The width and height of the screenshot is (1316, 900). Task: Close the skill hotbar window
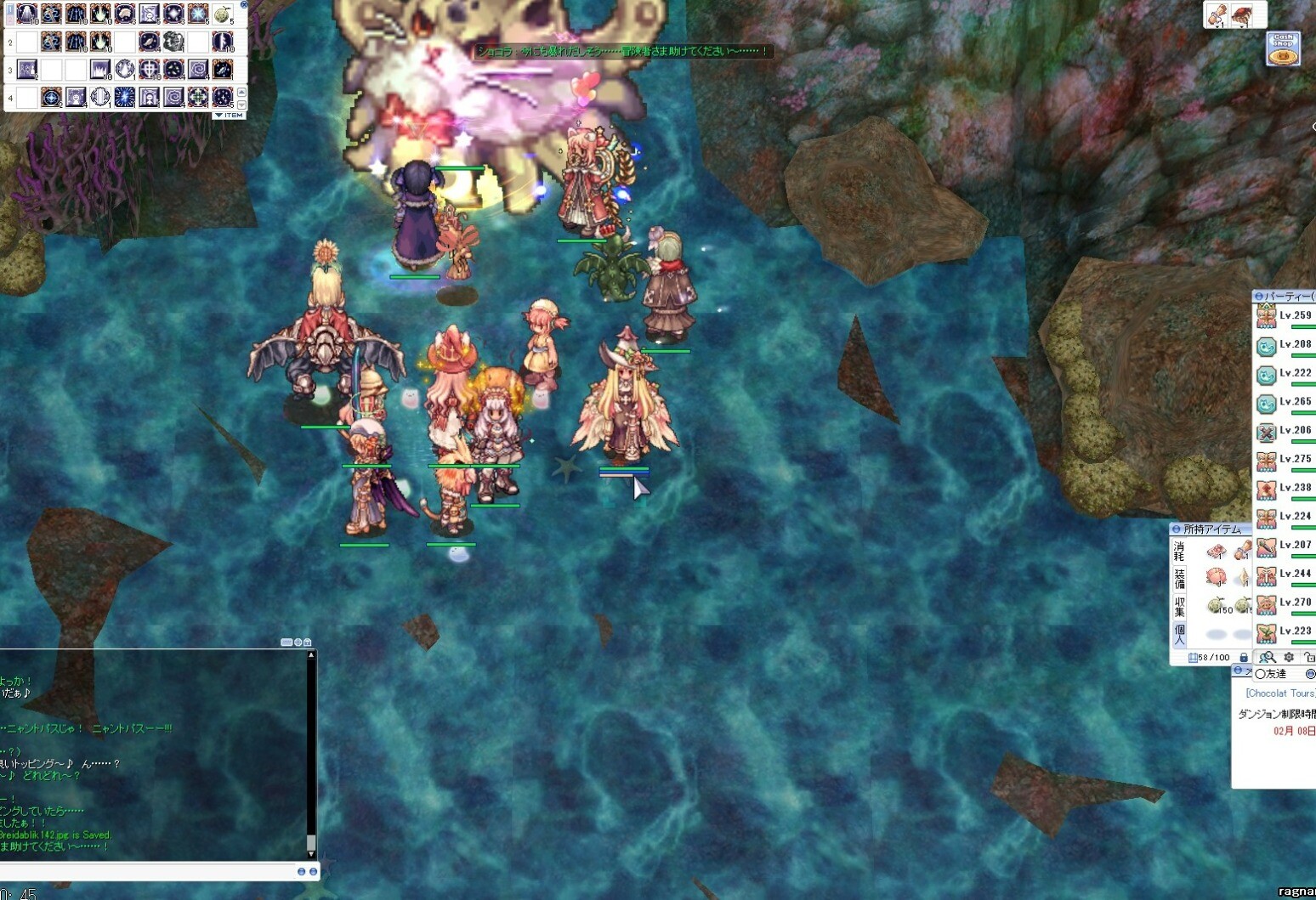pos(244,4)
